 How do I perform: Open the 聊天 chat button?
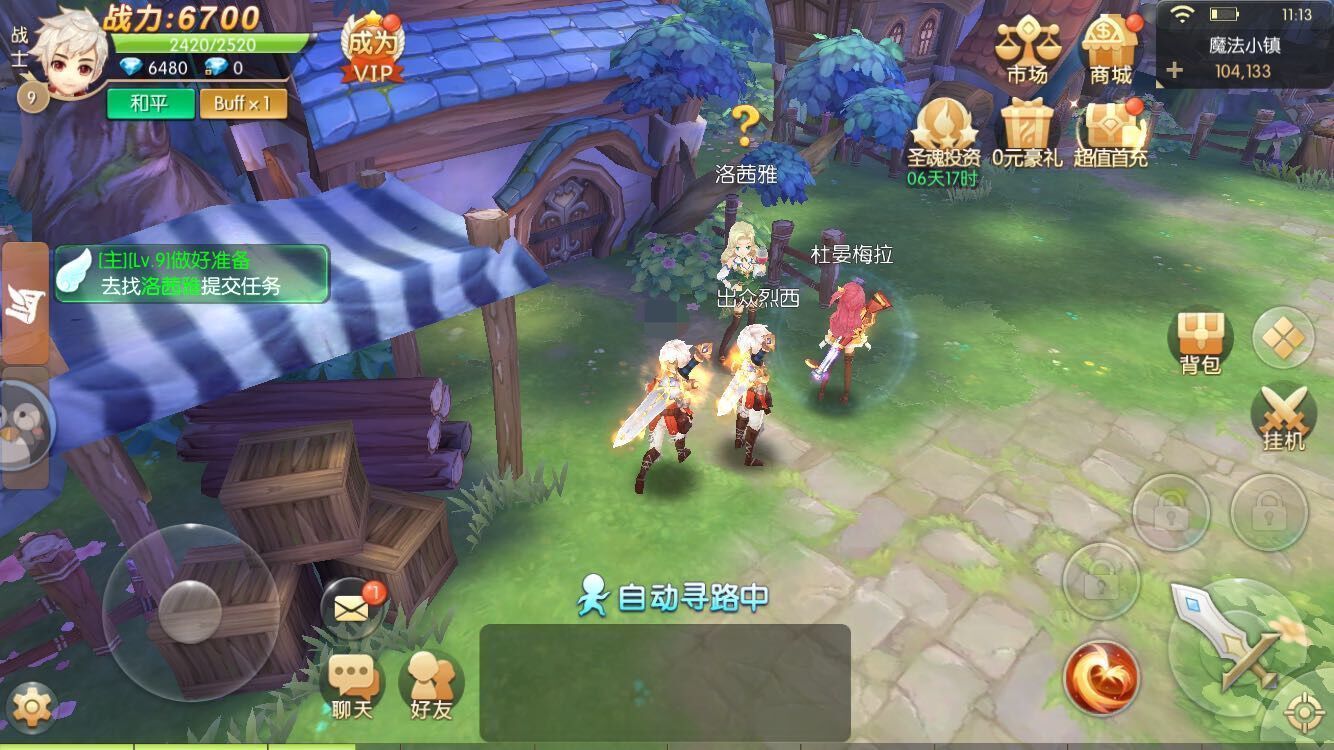tap(352, 686)
